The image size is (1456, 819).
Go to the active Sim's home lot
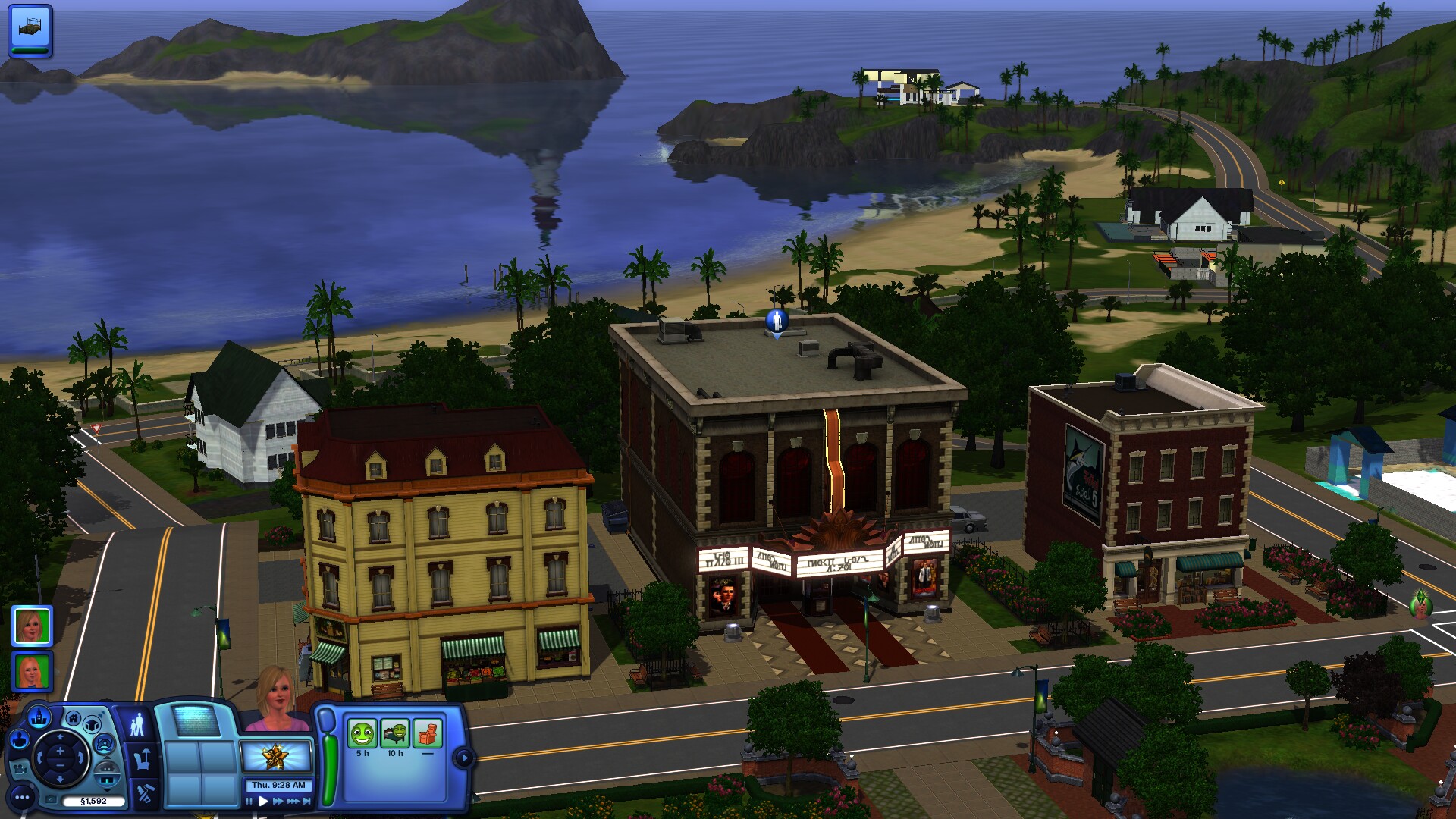(73, 719)
